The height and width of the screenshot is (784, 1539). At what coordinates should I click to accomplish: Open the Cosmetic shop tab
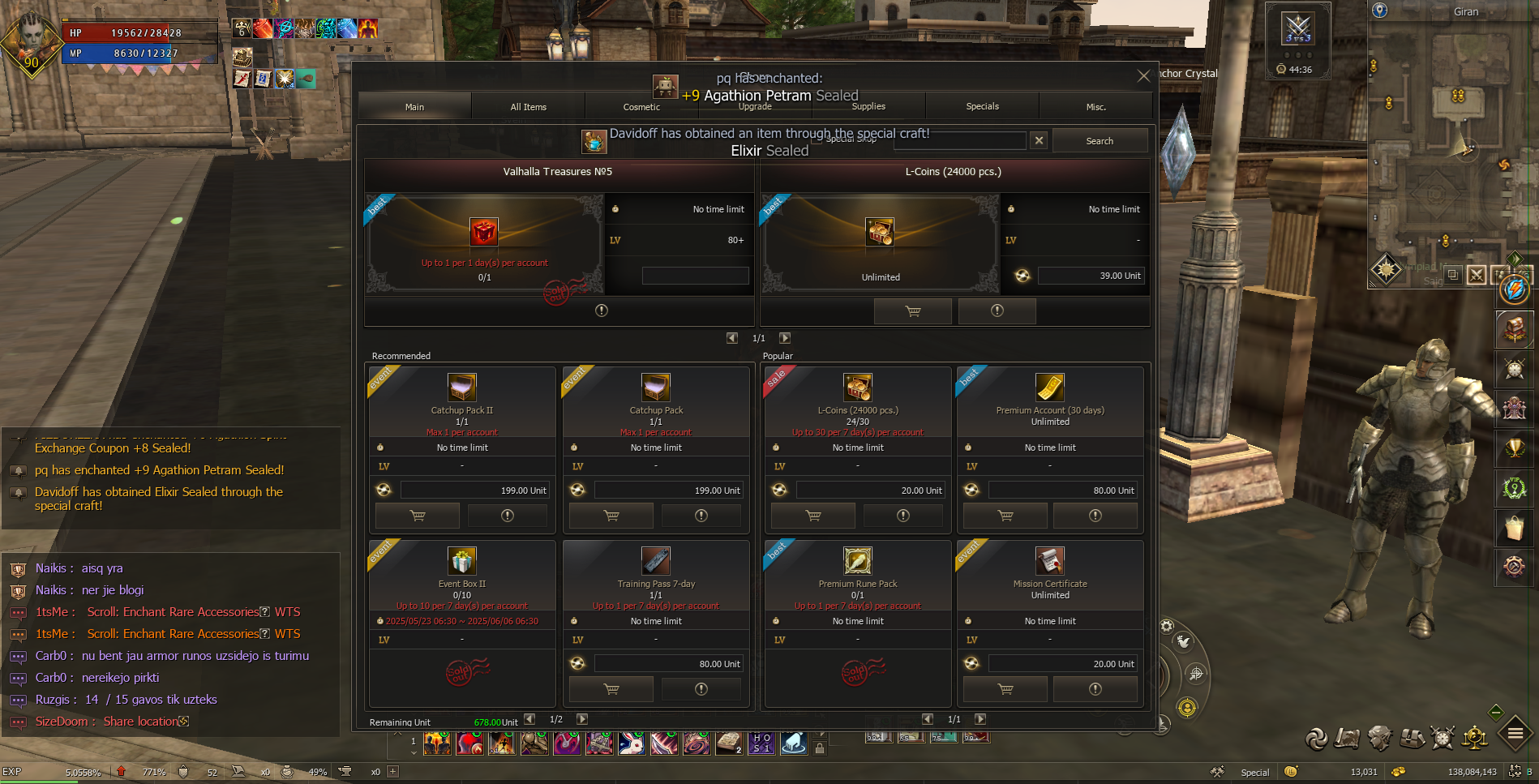pos(641,107)
